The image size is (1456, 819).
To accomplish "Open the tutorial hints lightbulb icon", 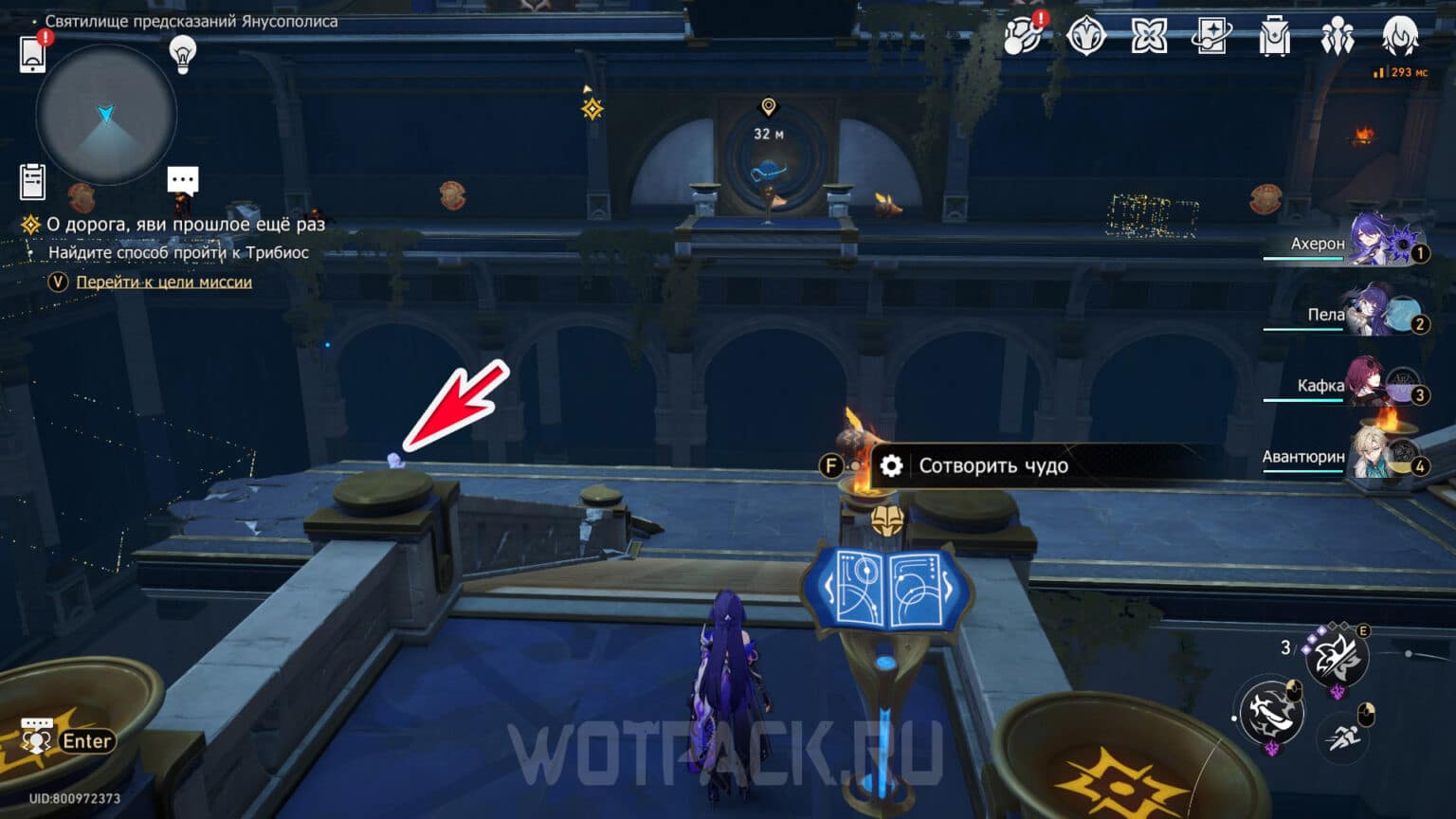I will point(181,55).
